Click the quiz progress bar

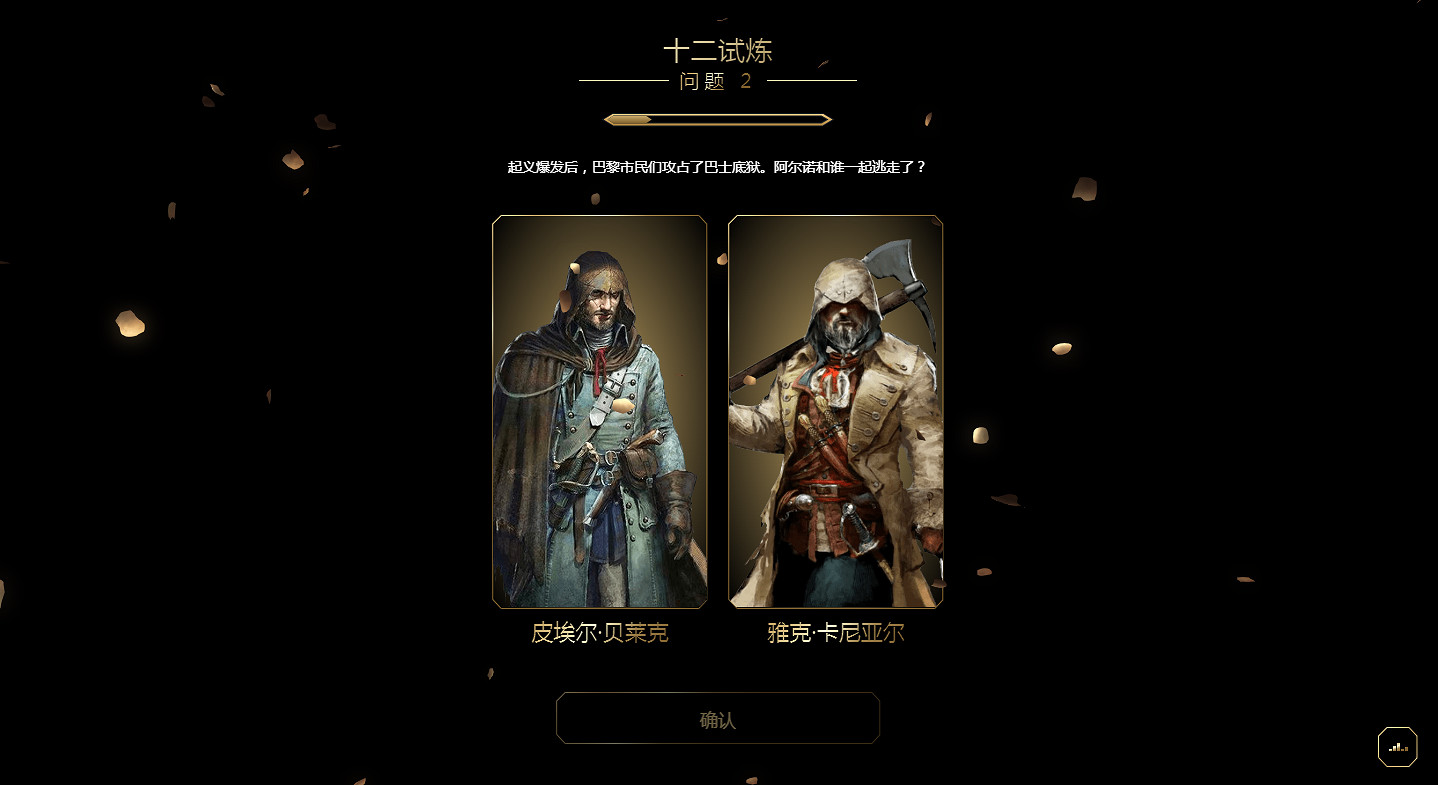tap(717, 118)
